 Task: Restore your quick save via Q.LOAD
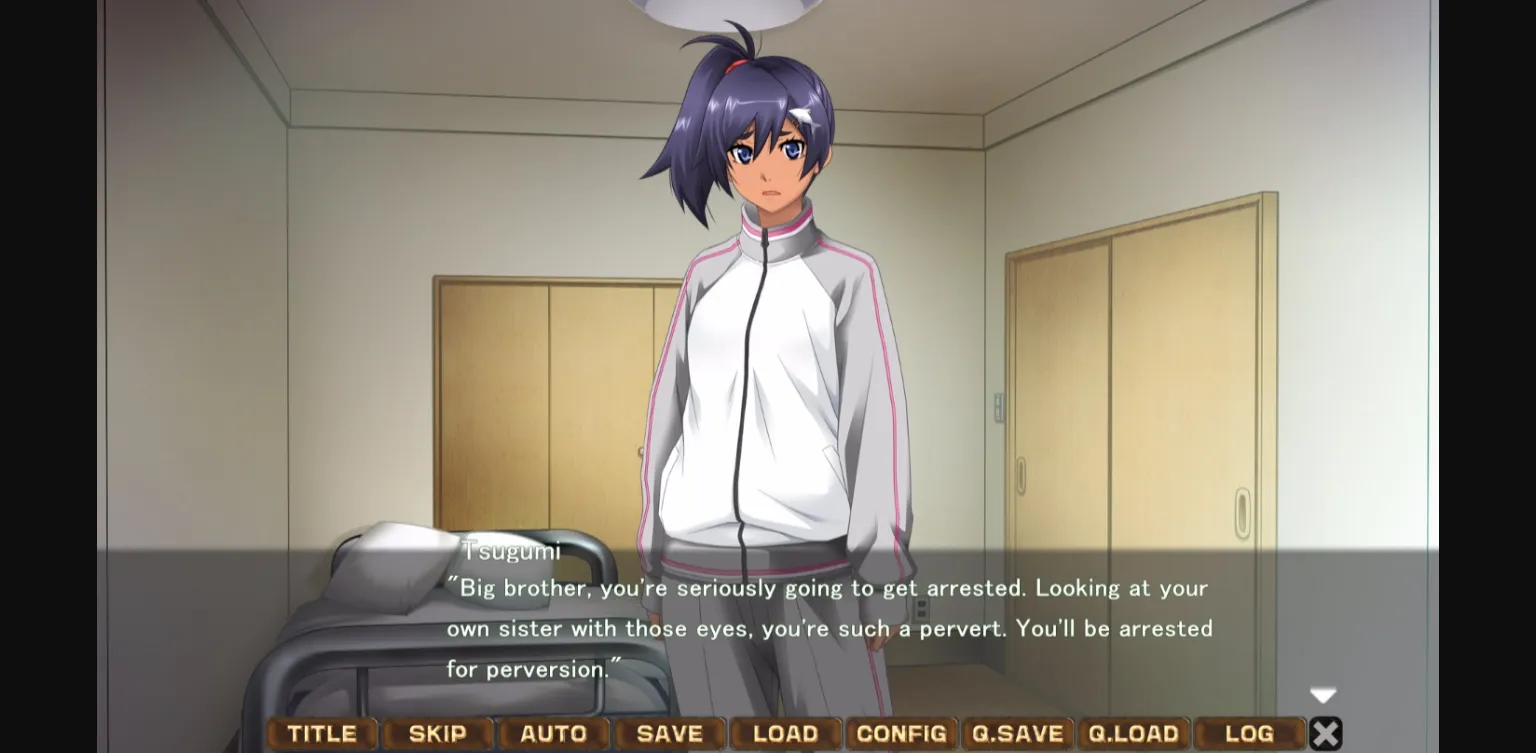pos(1136,733)
